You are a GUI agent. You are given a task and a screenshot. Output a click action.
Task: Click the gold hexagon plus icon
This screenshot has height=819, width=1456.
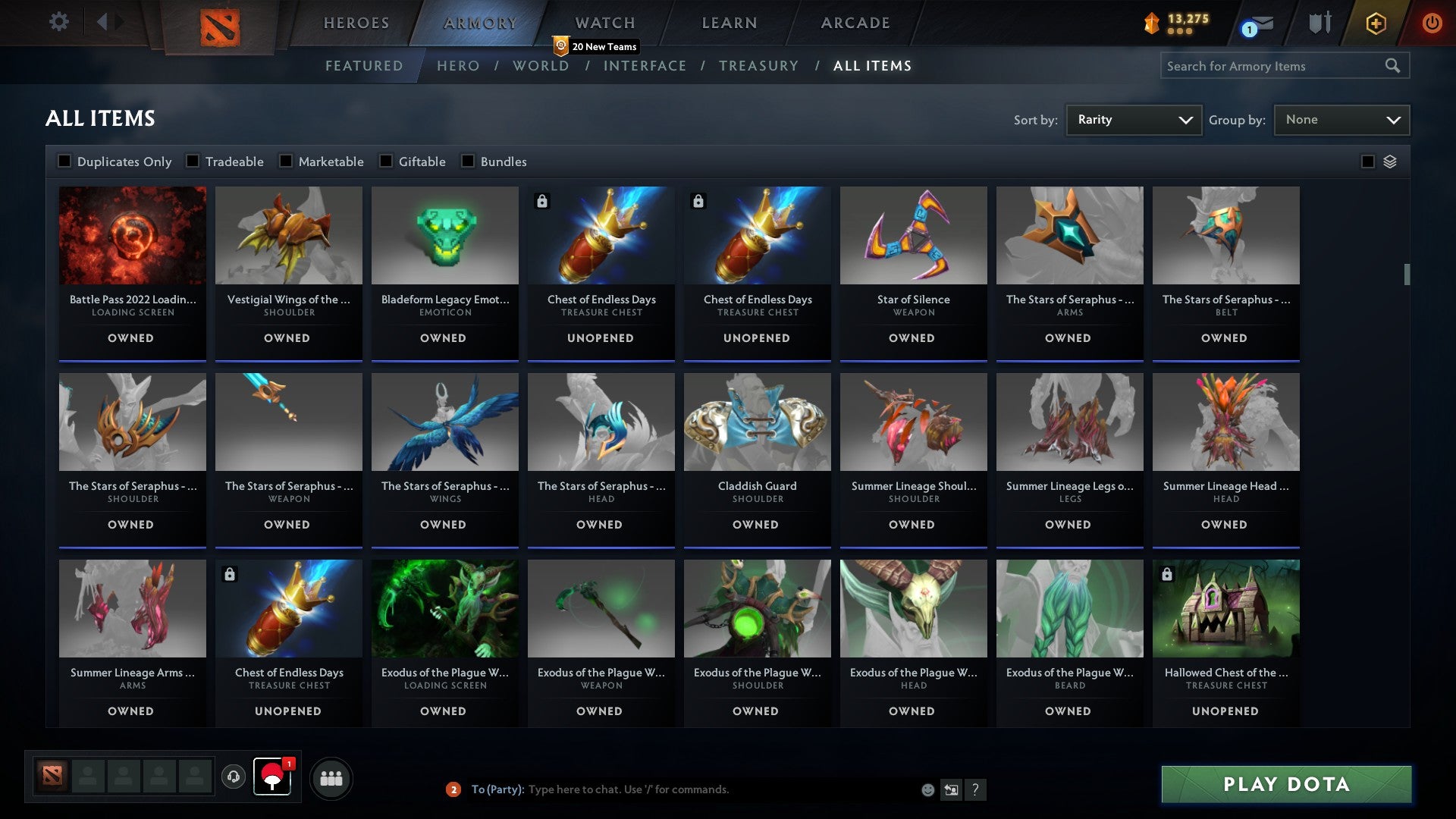pyautogui.click(x=1375, y=23)
